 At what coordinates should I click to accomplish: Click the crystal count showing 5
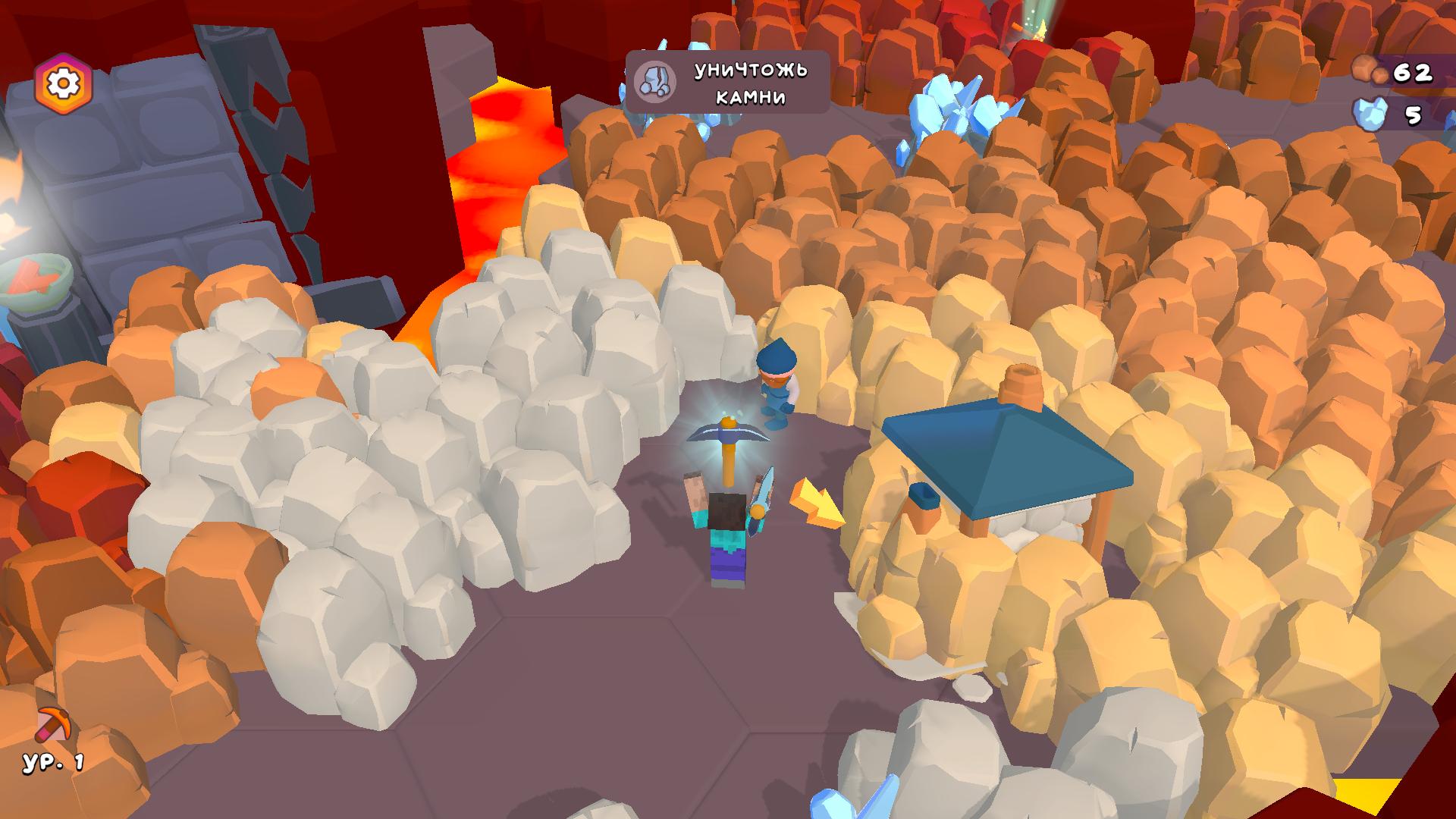1412,115
